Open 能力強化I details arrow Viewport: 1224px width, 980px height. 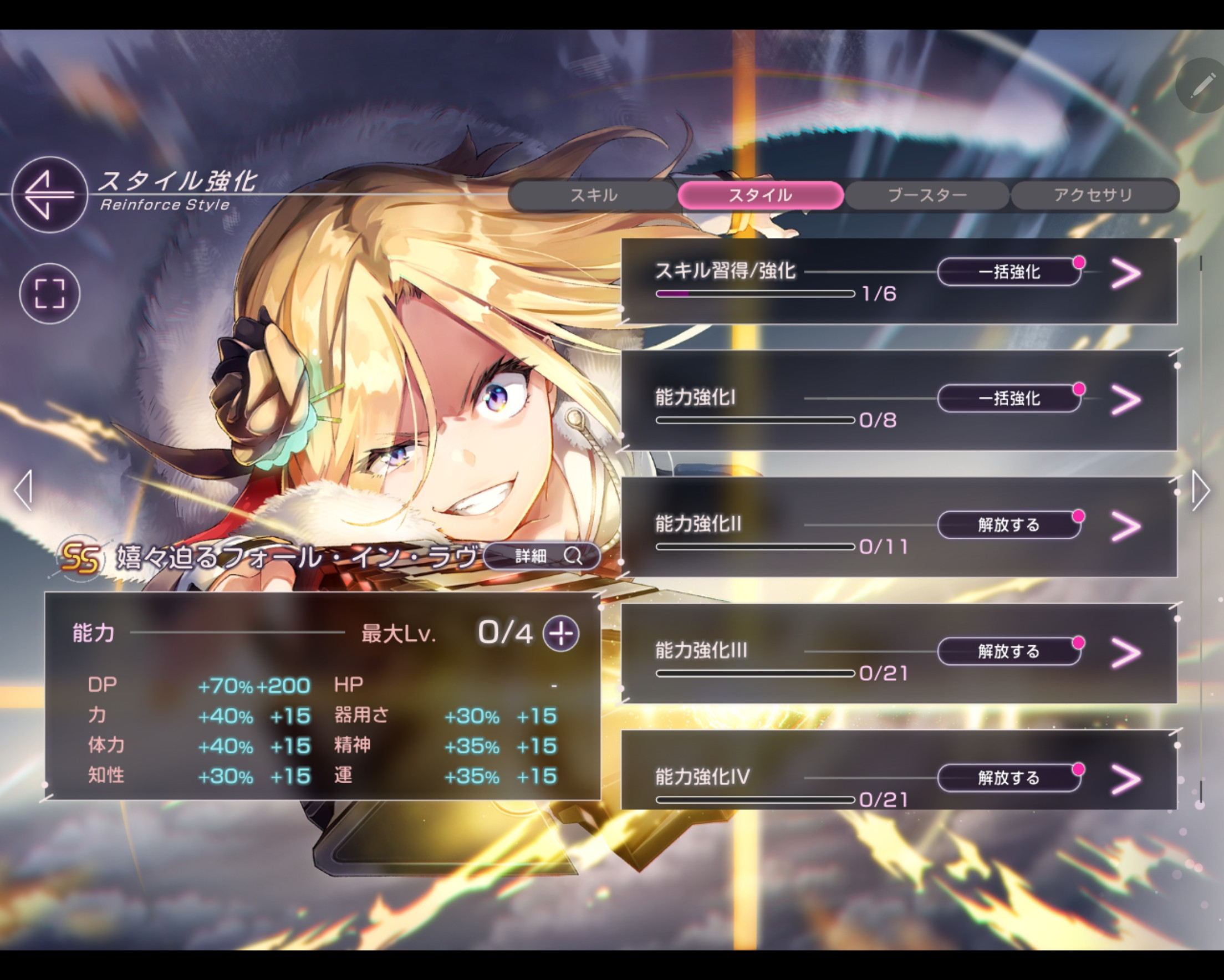(1126, 400)
